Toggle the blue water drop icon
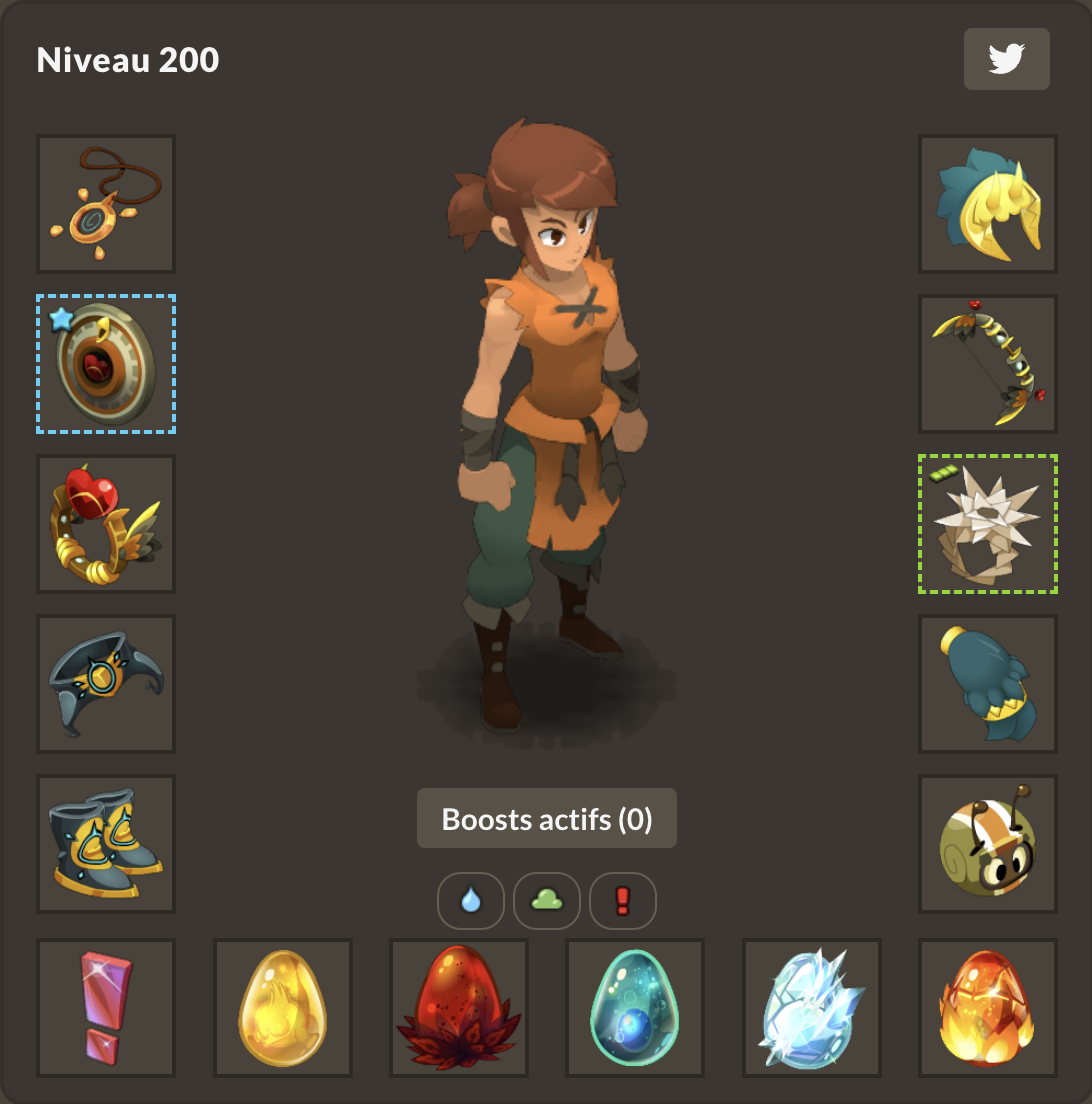Image resolution: width=1092 pixels, height=1104 pixels. point(471,901)
